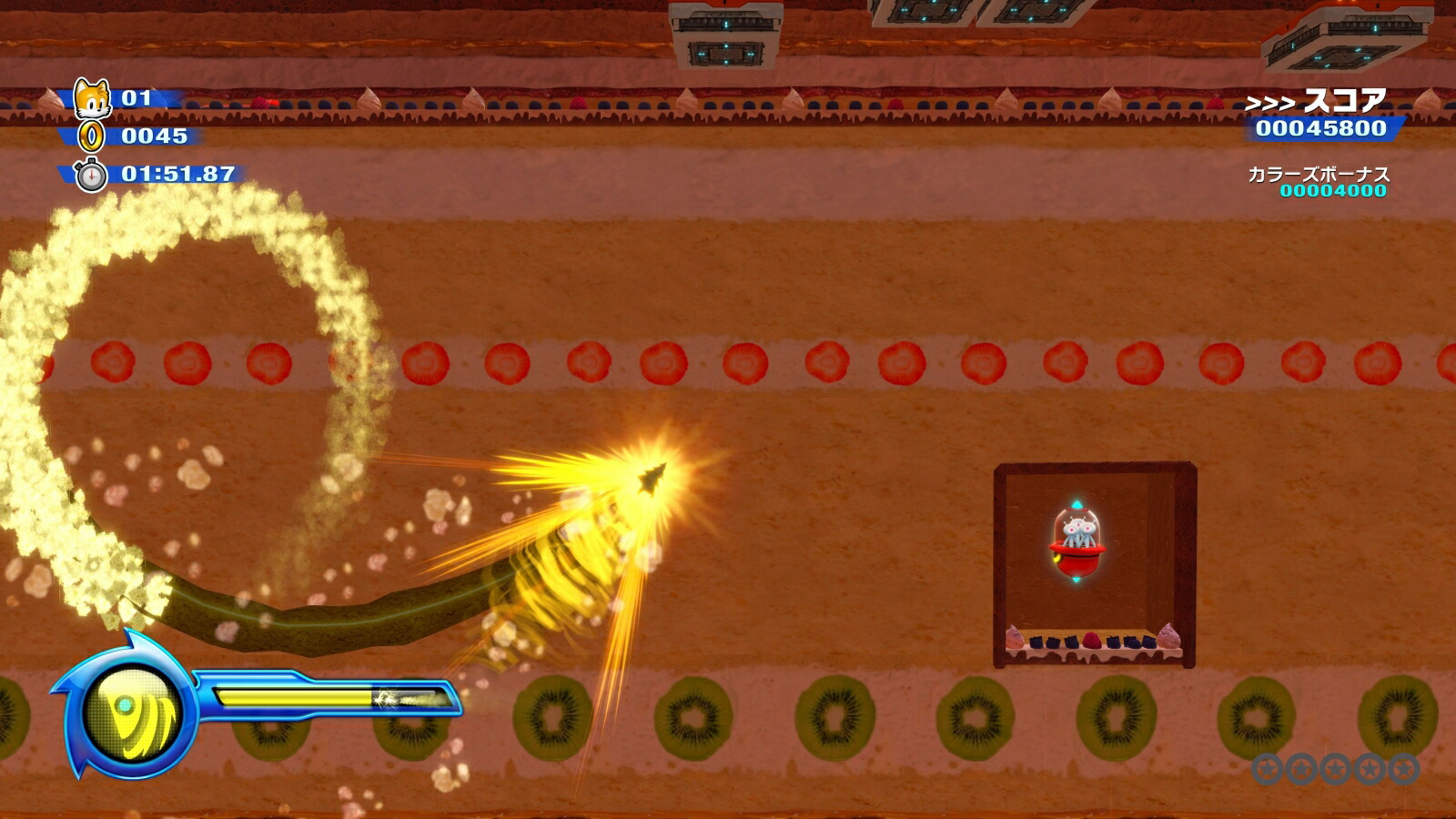Click the gold ring counter icon
1456x819 pixels.
coord(92,136)
